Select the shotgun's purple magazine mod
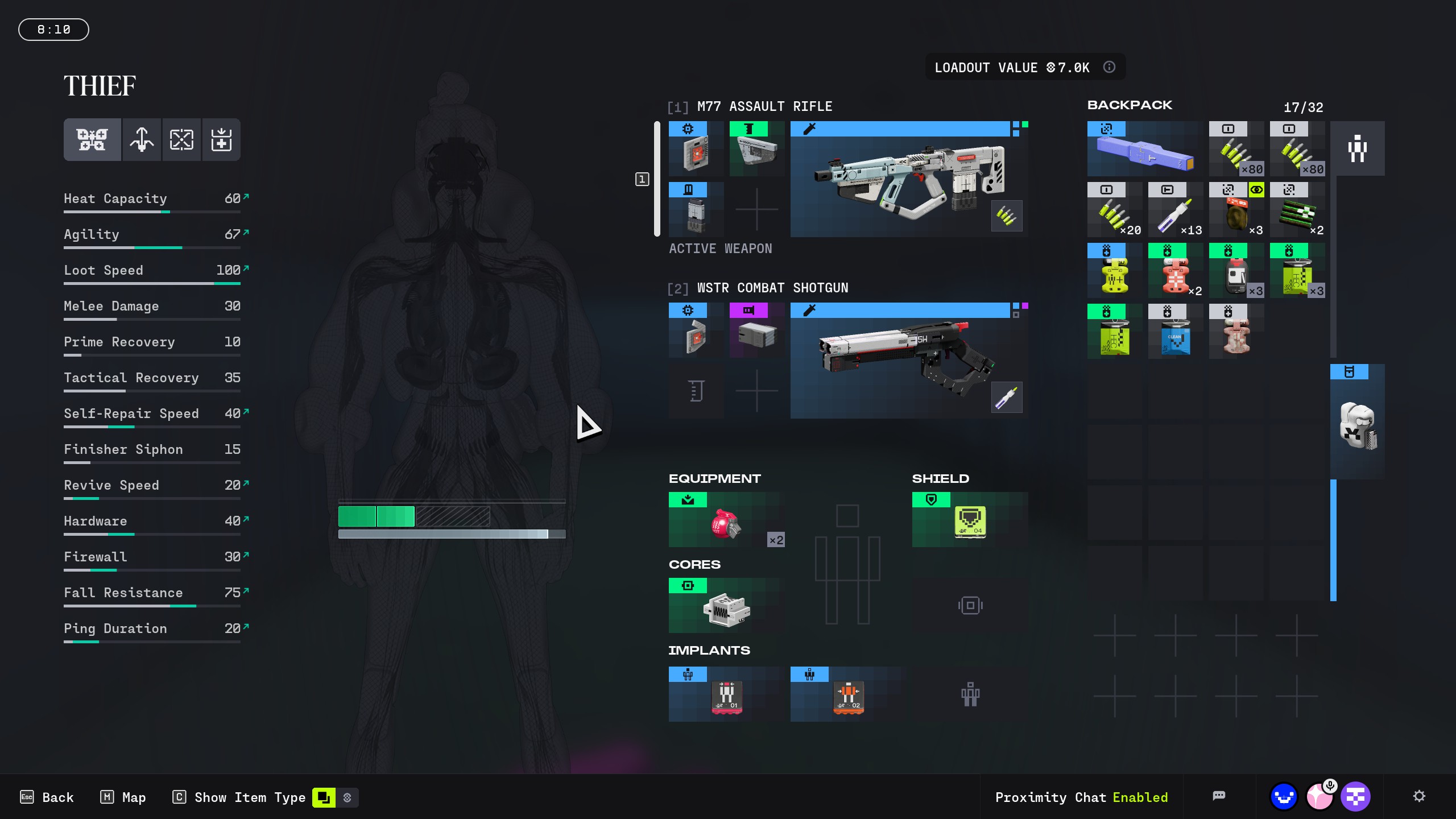1456x819 pixels. click(756, 330)
